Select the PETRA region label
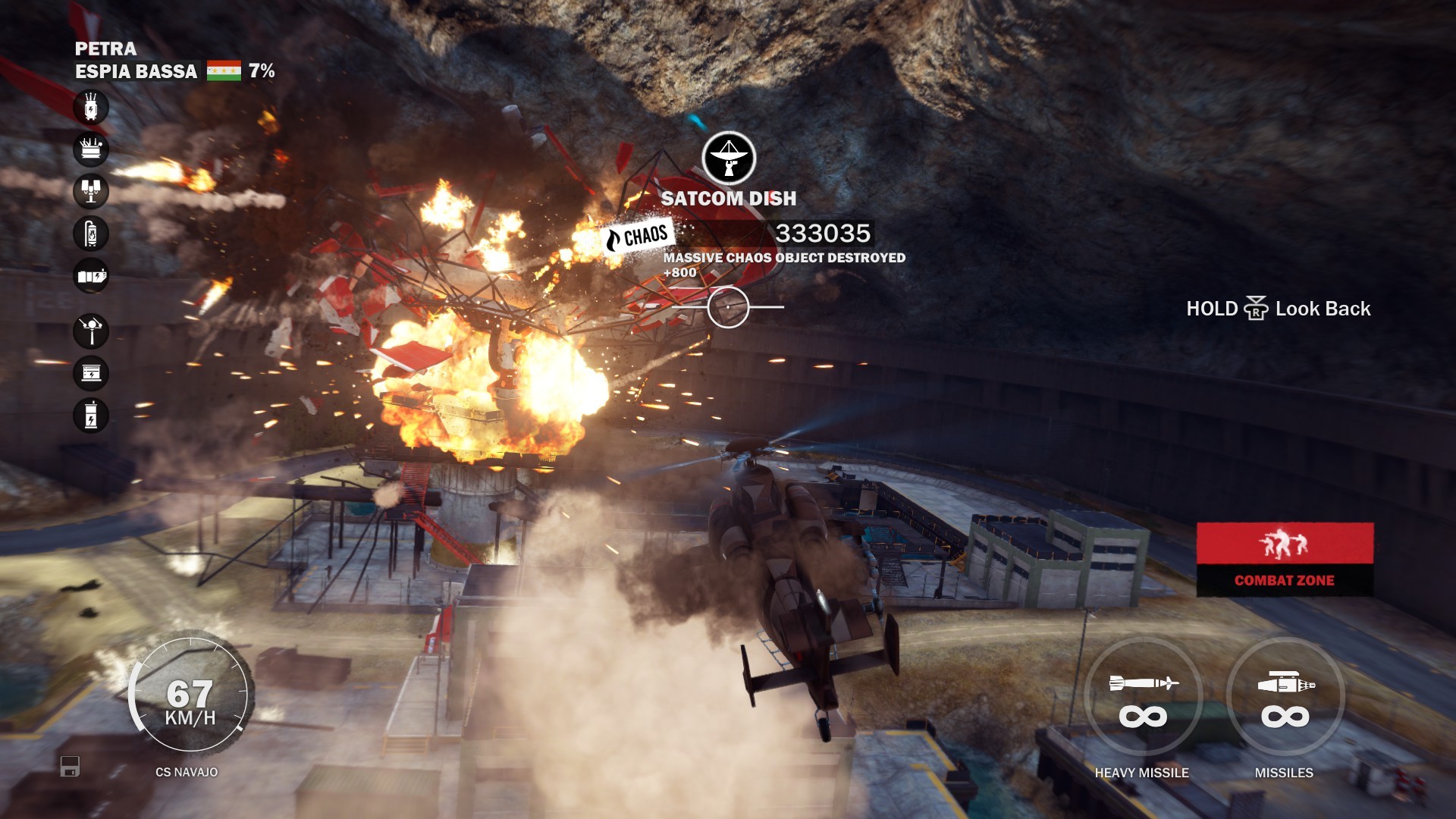The width and height of the screenshot is (1456, 819). tap(105, 49)
